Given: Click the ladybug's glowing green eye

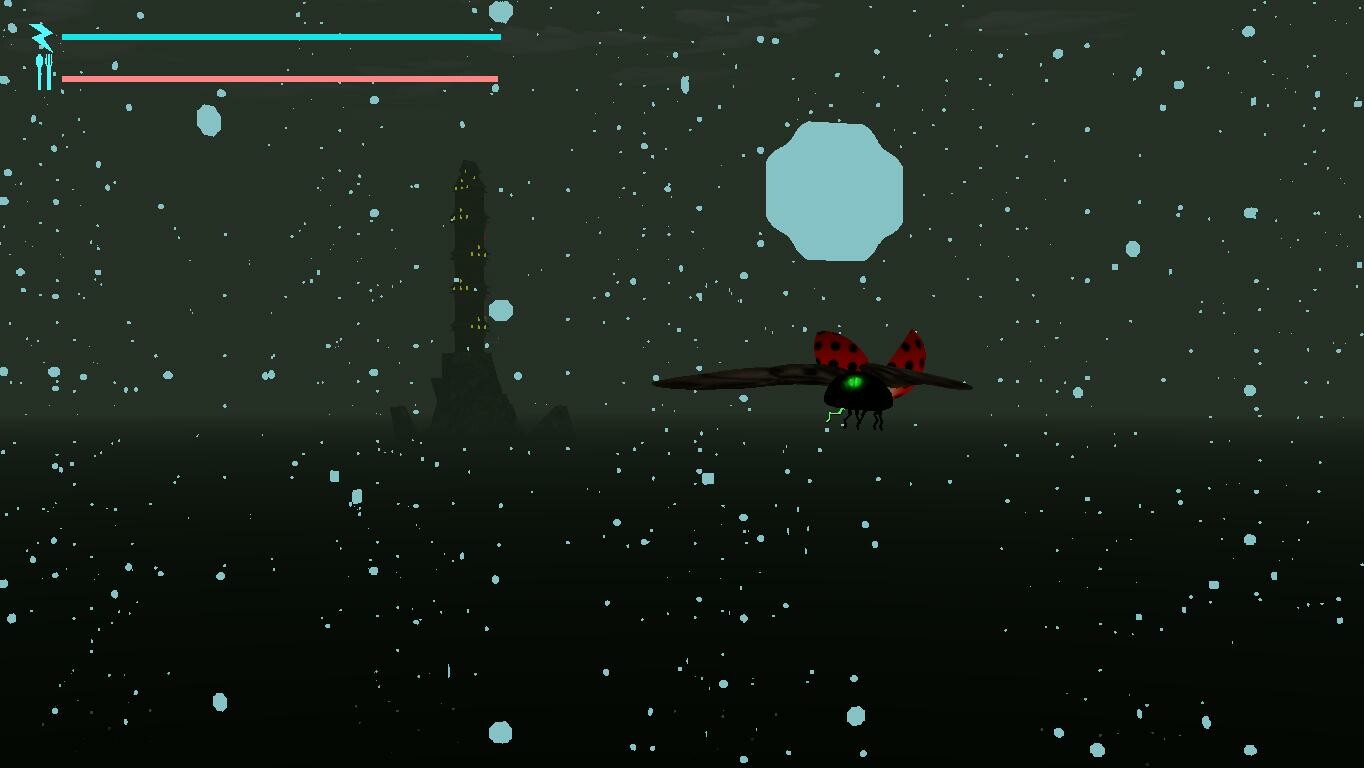Looking at the screenshot, I should point(852,382).
